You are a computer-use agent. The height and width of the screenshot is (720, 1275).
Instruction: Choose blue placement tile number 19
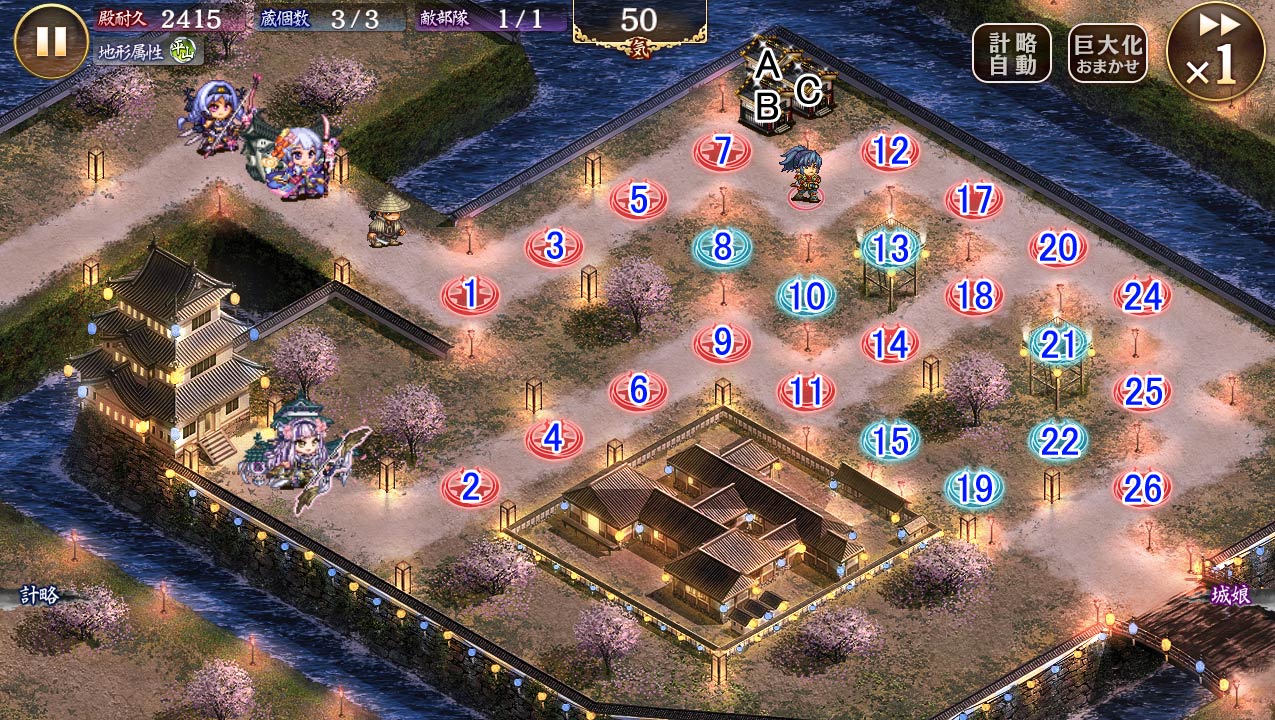[974, 488]
